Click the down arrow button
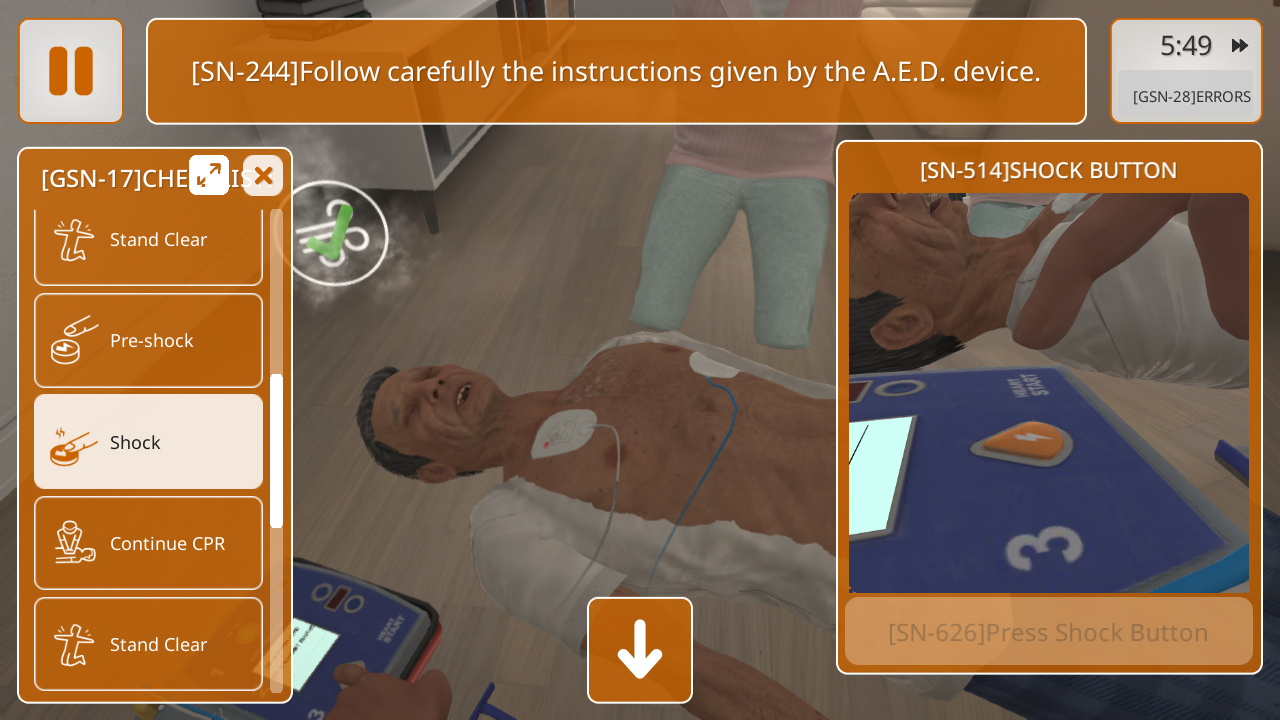Screen dimensions: 1280x720 (640, 650)
